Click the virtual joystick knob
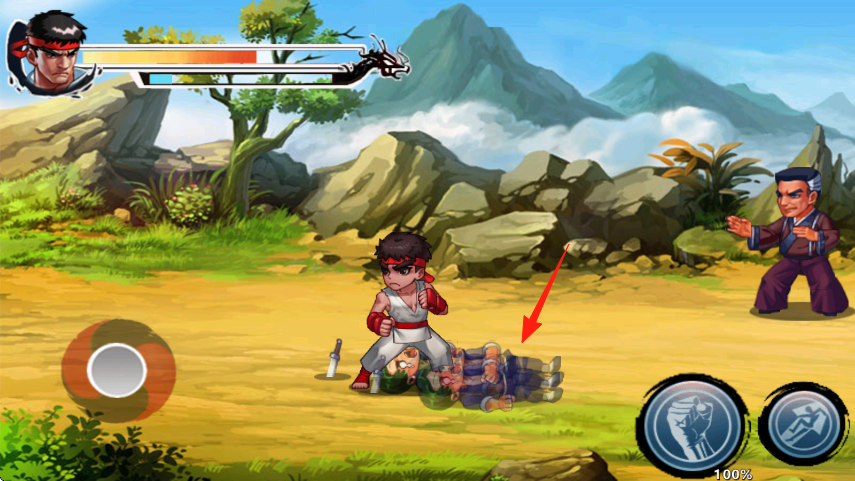 coord(117,371)
